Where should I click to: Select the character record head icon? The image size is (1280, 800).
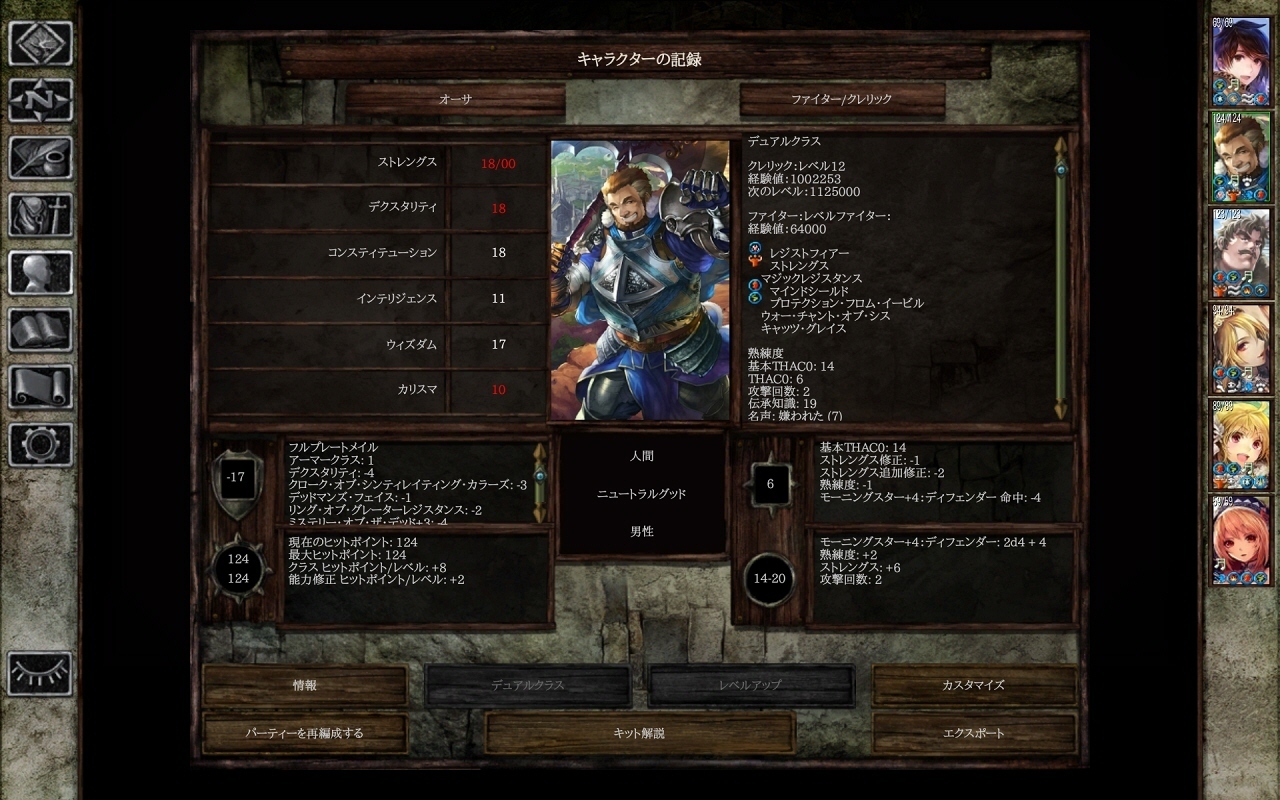(41, 272)
